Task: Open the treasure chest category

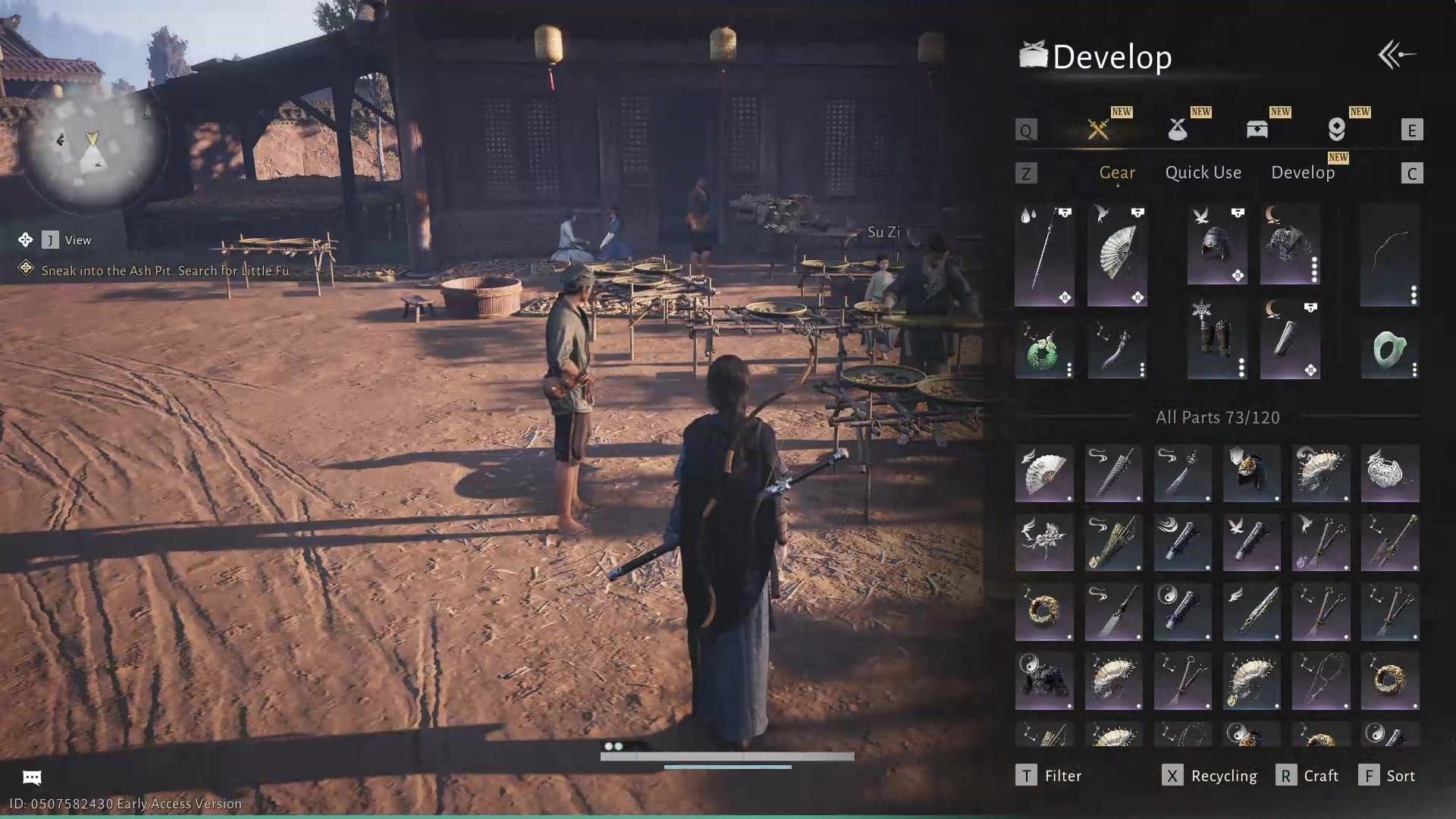Action: point(1257,130)
